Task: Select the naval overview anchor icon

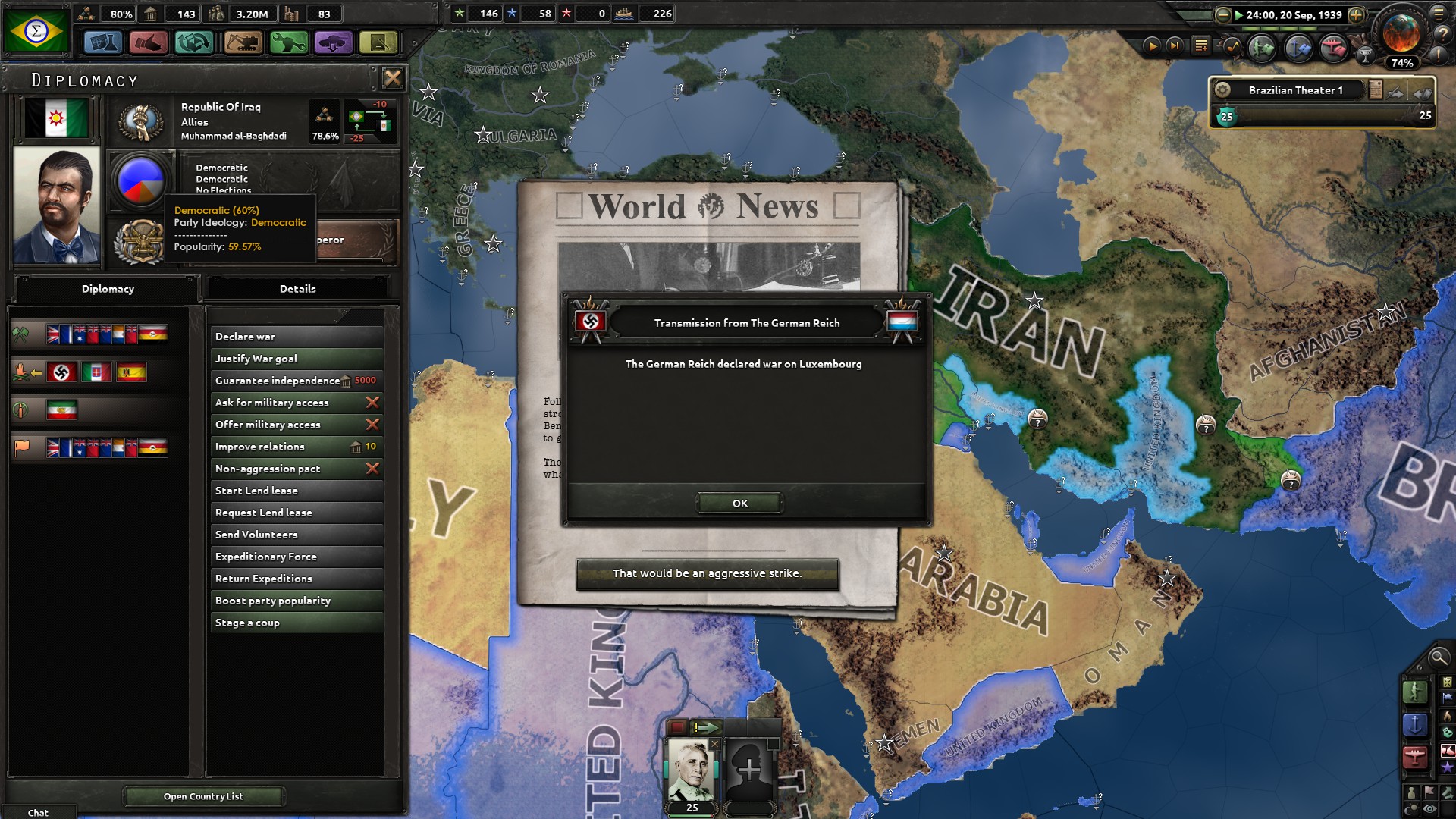Action: pyautogui.click(x=1298, y=47)
